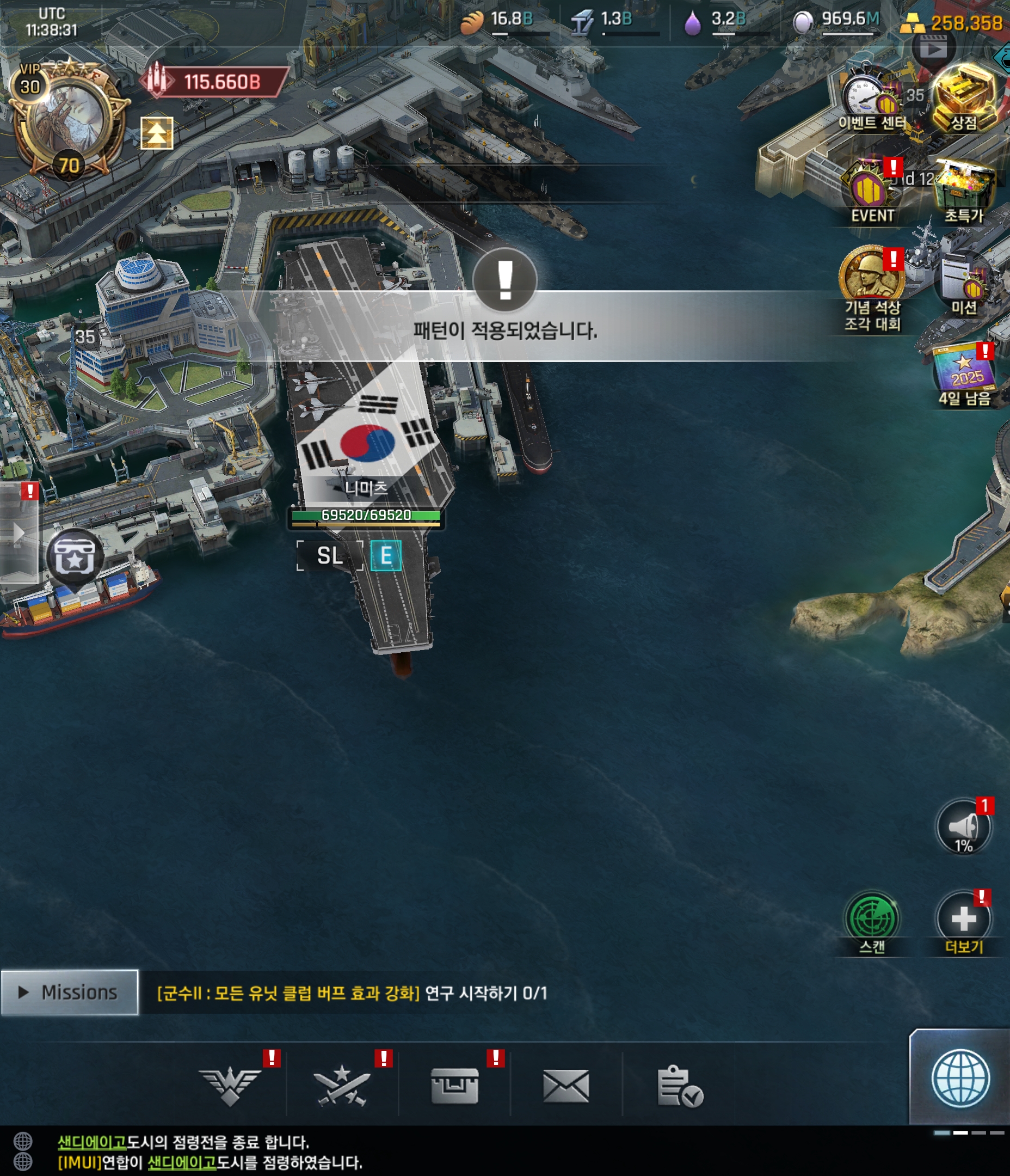Expand the Missions panel
The width and height of the screenshot is (1010, 1176).
point(69,993)
